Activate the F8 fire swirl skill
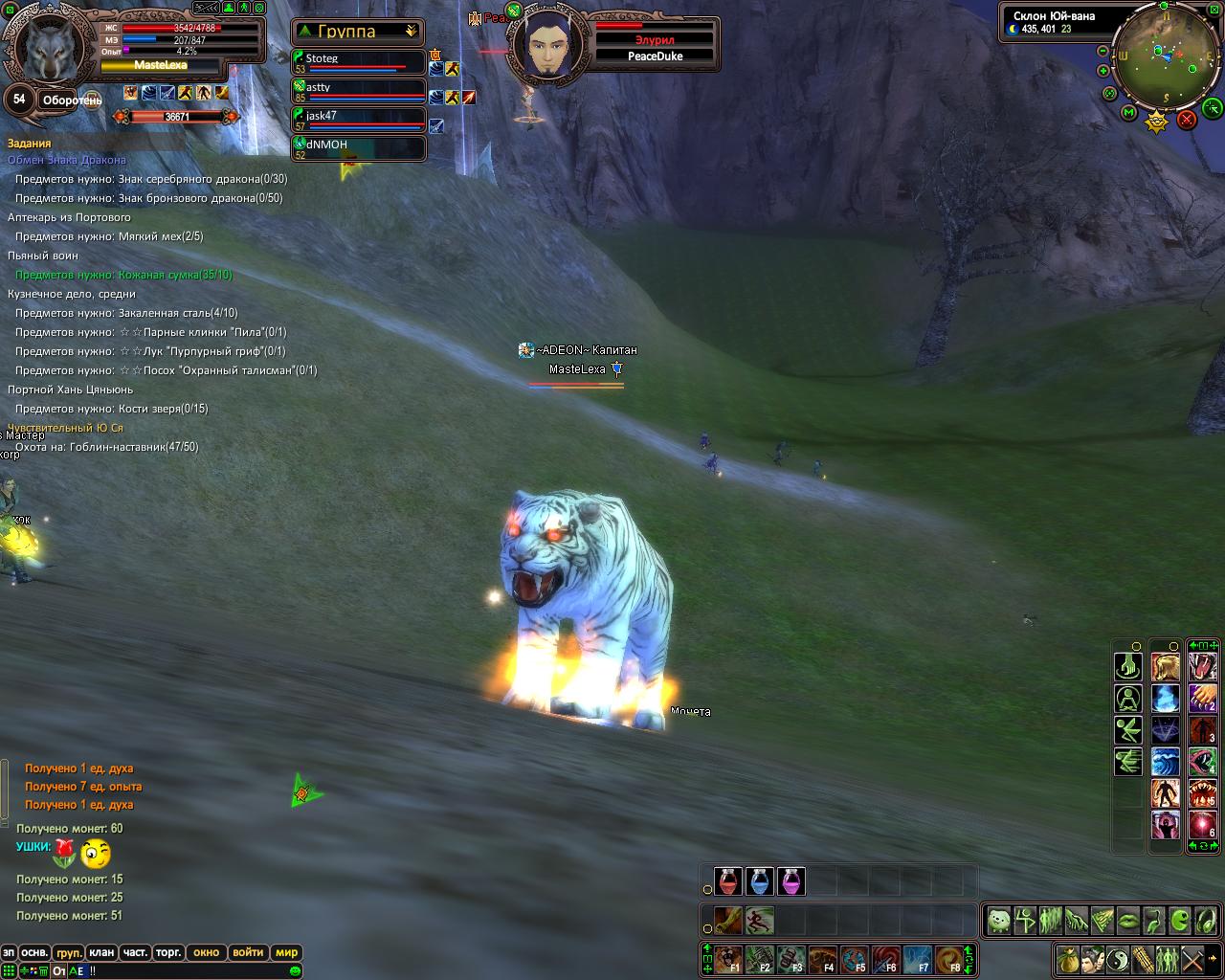The image size is (1225, 980). tap(950, 959)
